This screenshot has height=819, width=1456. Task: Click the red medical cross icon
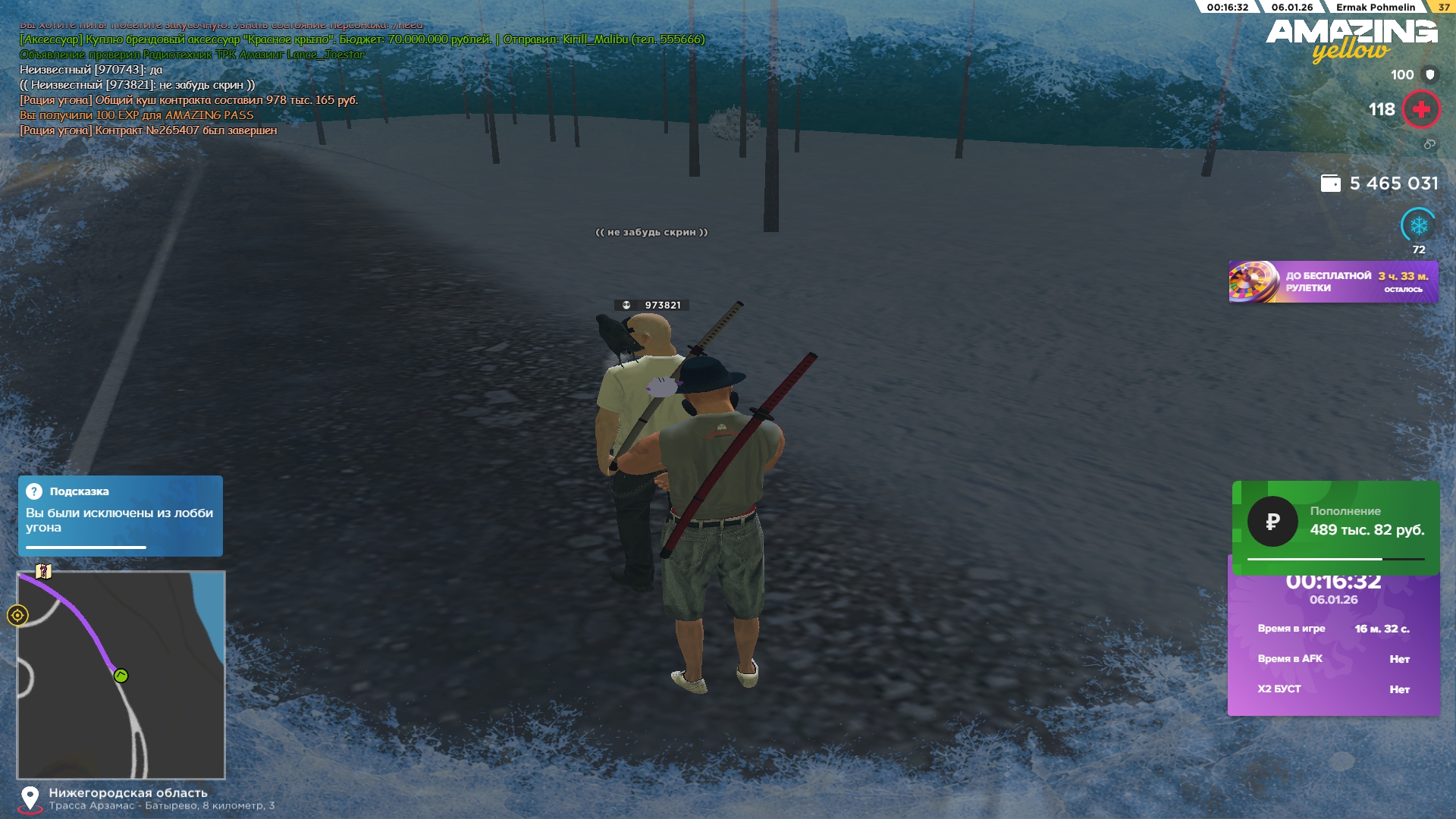point(1420,110)
